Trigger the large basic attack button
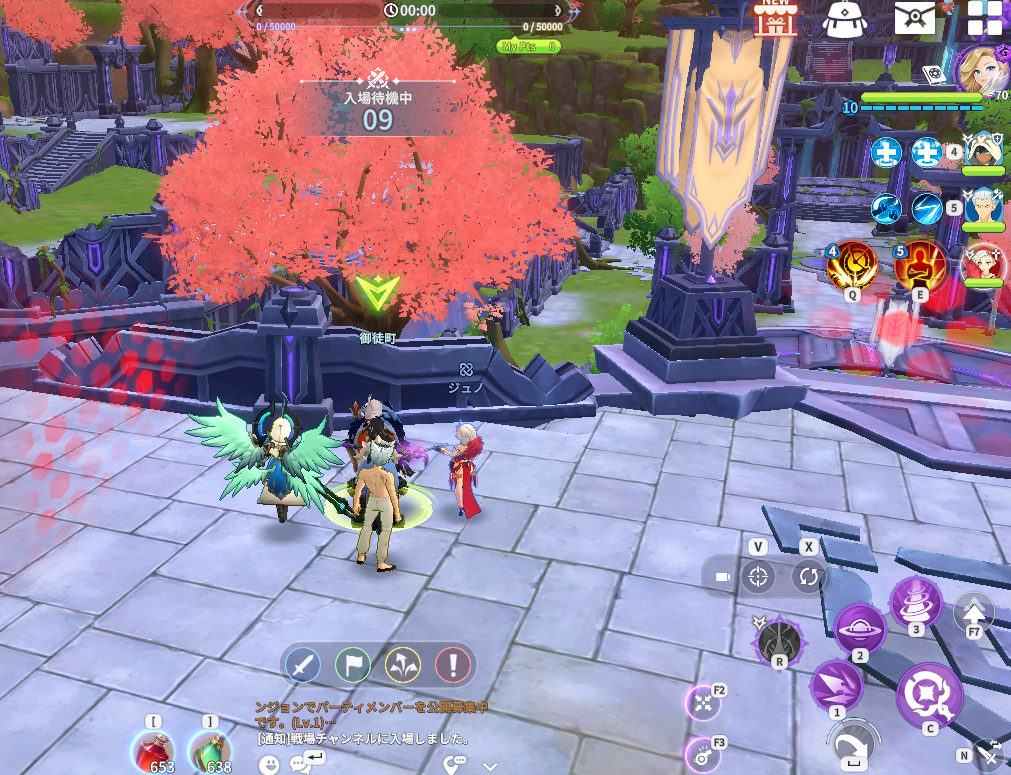 pyautogui.click(x=929, y=693)
